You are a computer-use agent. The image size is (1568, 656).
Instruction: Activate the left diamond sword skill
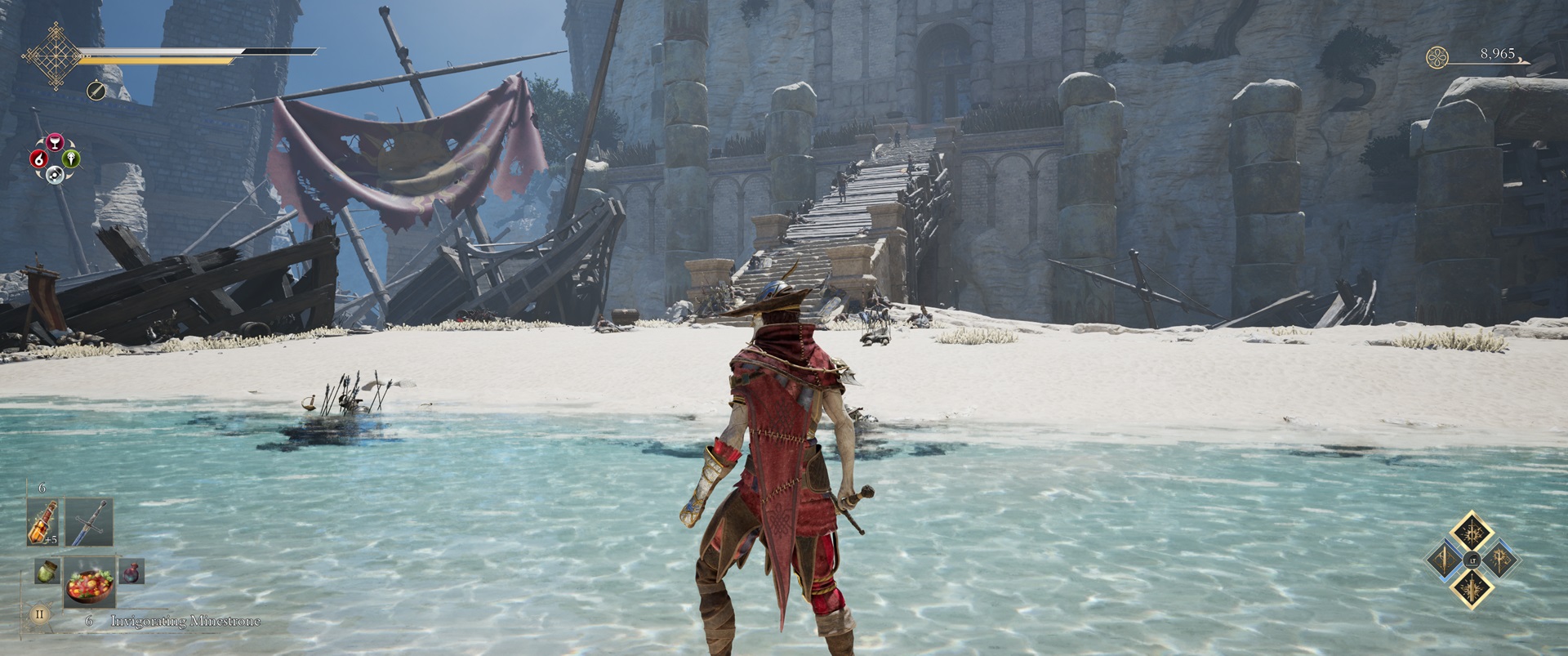(1444, 560)
